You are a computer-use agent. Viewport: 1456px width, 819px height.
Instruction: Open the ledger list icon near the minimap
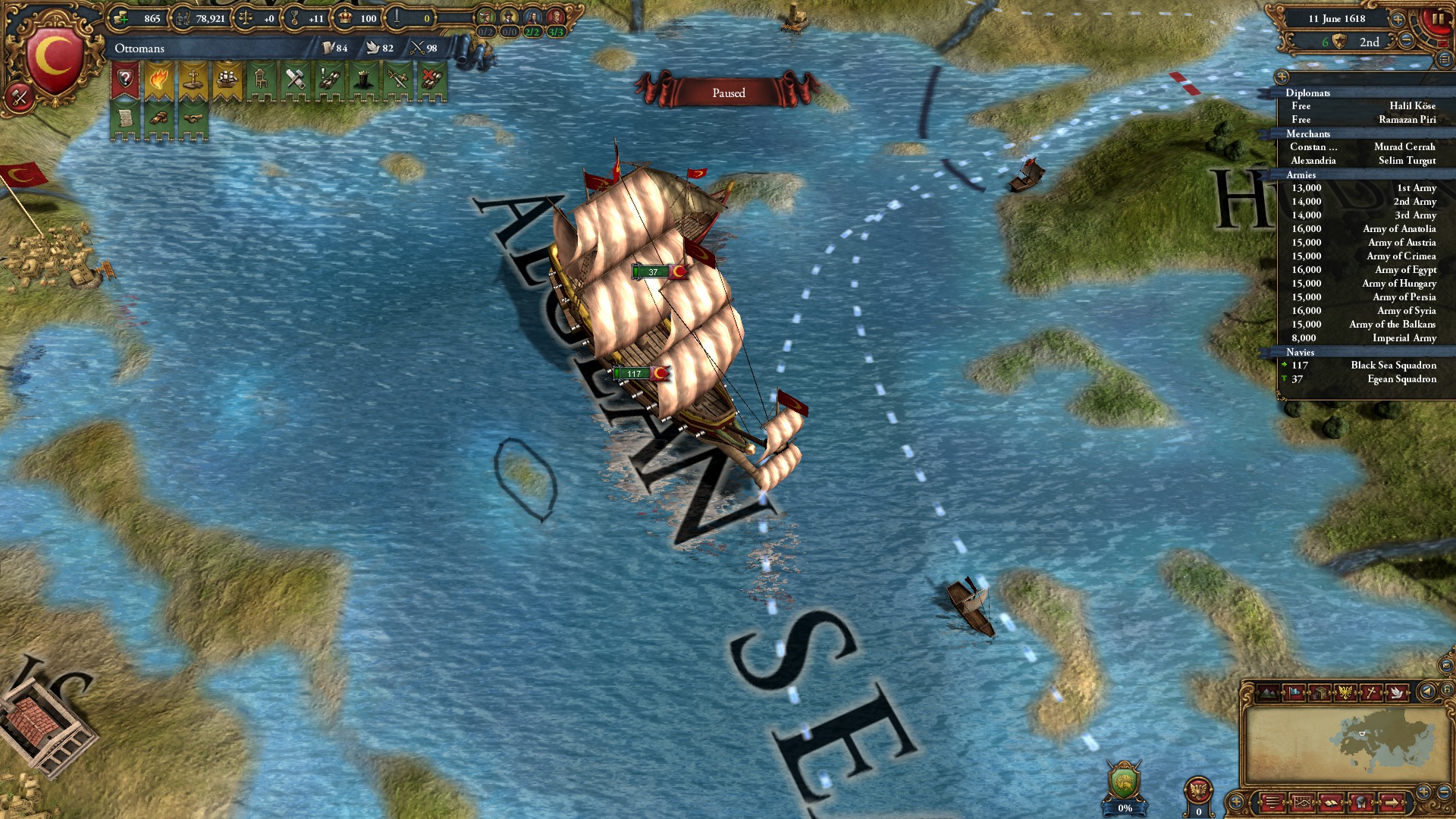click(x=1272, y=802)
